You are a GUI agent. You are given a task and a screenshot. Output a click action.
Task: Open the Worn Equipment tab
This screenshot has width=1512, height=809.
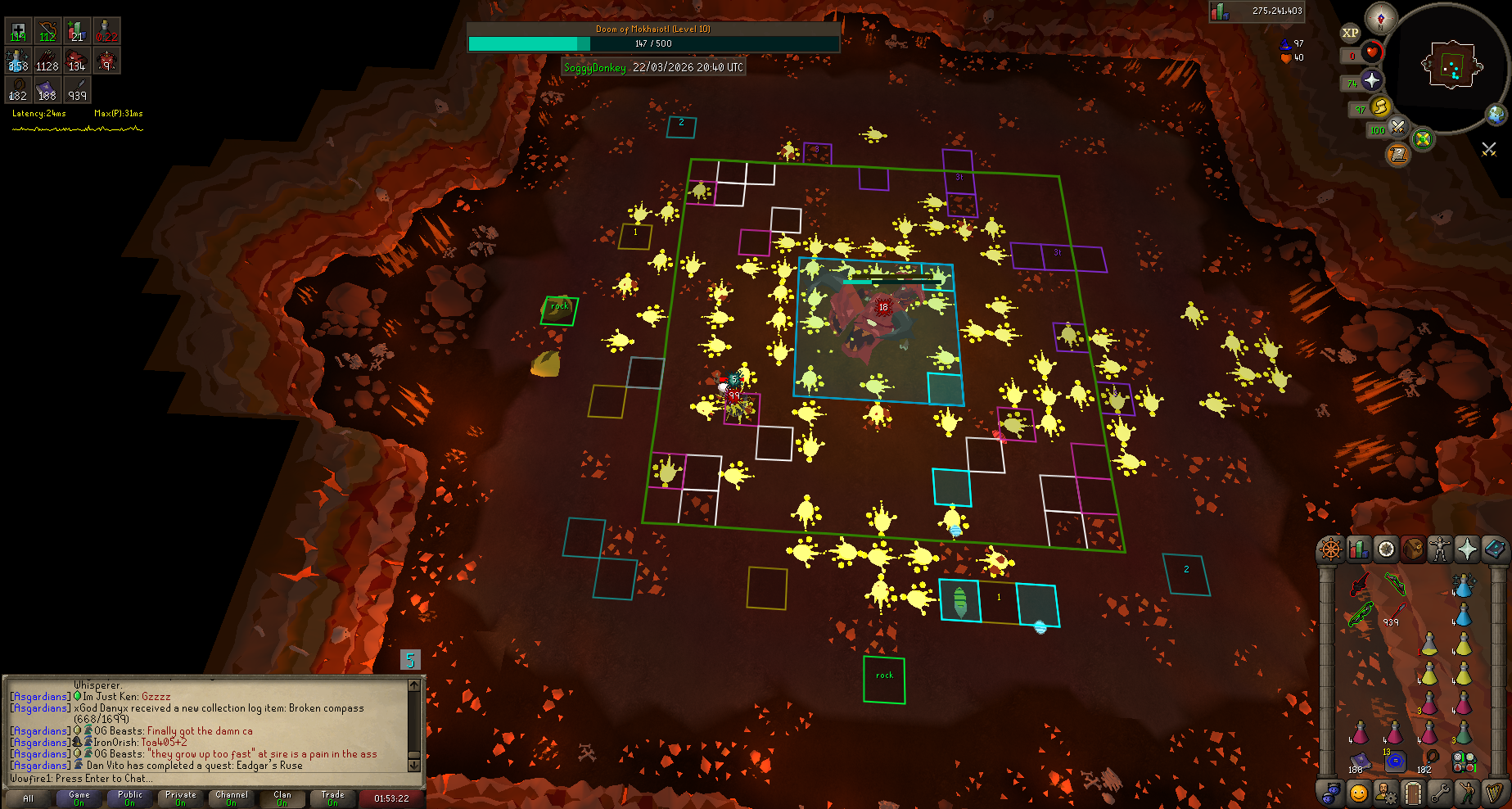point(1439,549)
